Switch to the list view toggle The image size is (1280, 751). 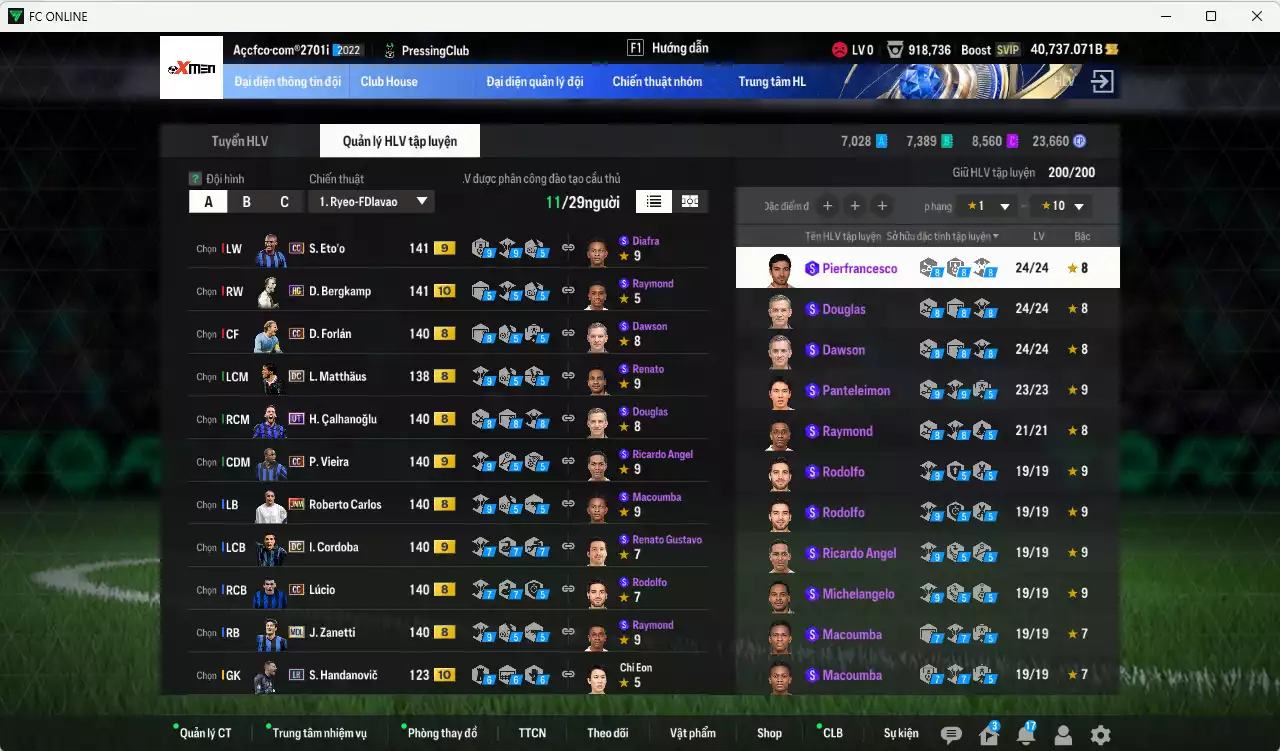(x=653, y=201)
